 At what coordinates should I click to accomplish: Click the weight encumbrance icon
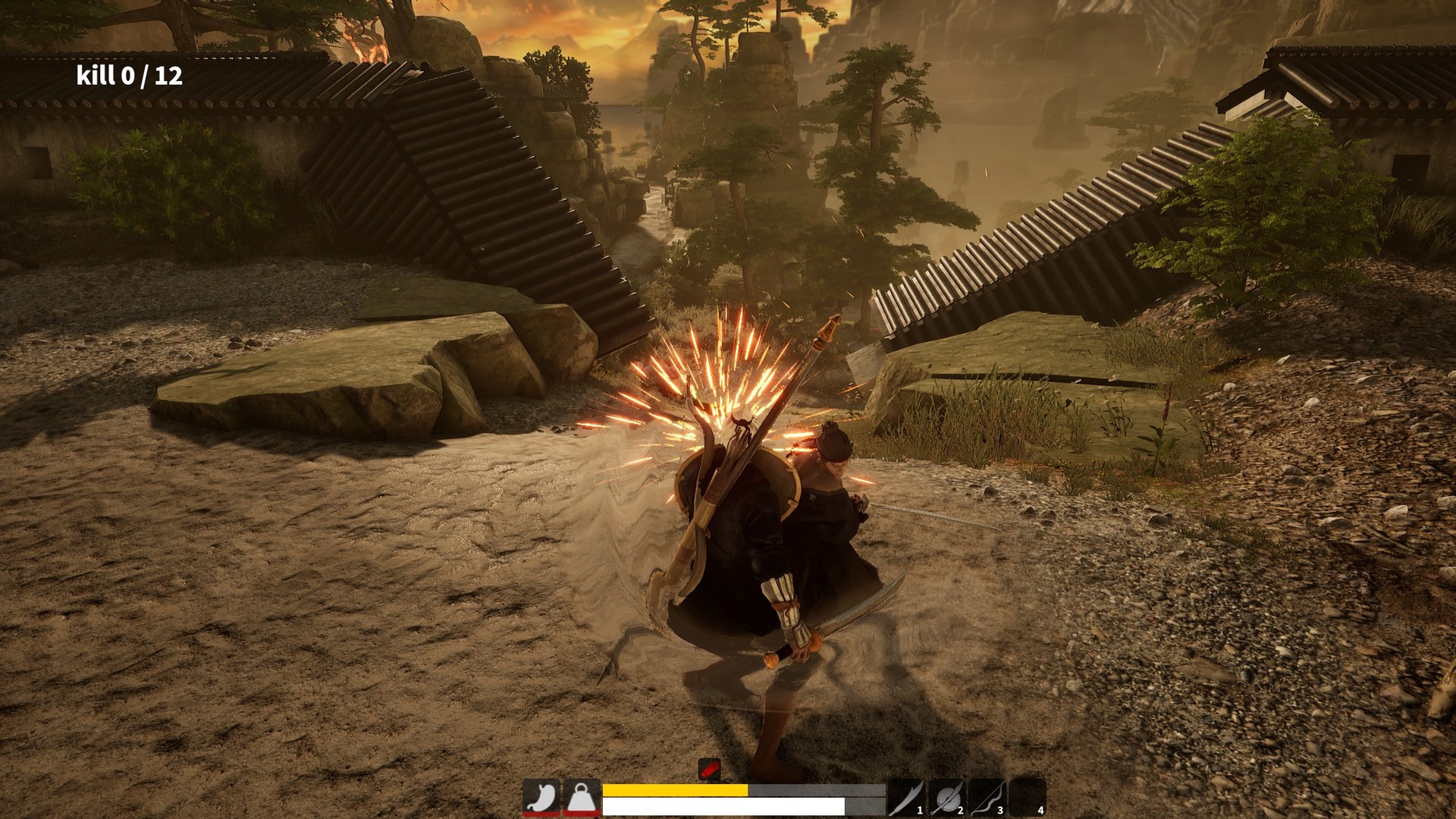coord(581,798)
